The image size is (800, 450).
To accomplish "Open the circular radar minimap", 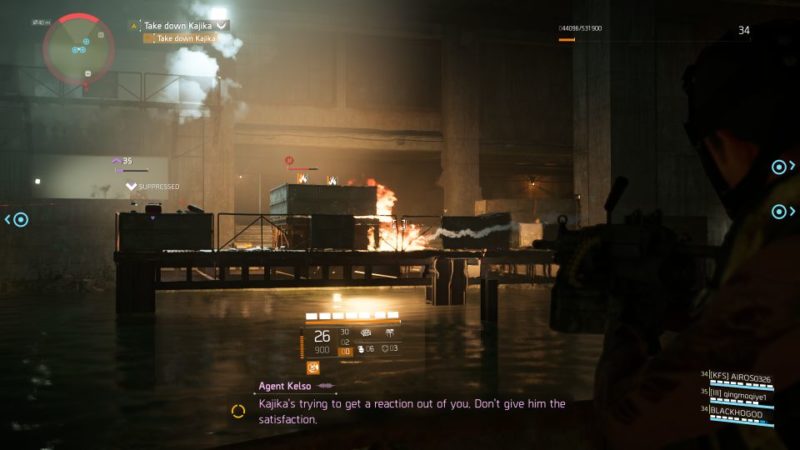I will [x=78, y=47].
